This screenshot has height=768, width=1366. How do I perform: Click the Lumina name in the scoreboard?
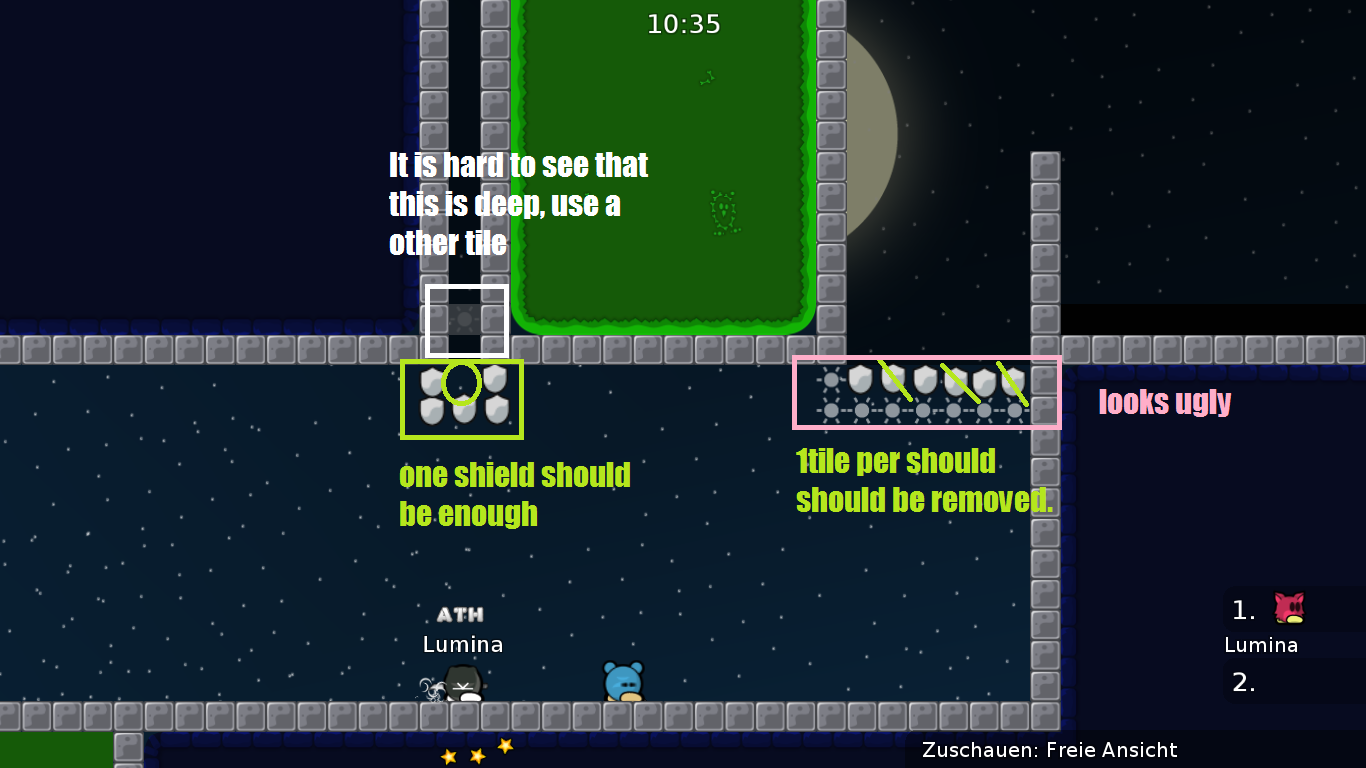(1262, 645)
